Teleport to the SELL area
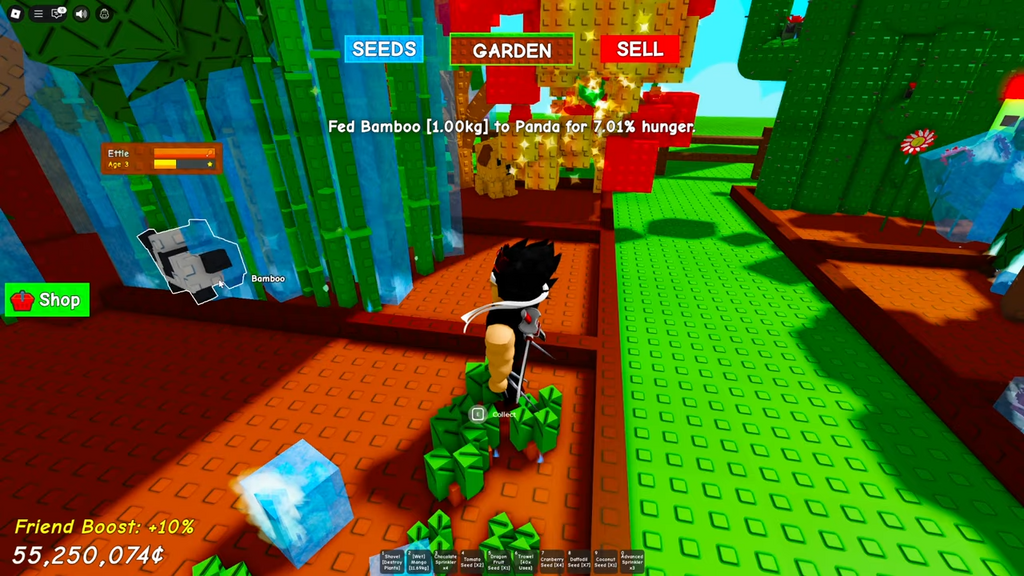1024x576 pixels. pyautogui.click(x=639, y=49)
